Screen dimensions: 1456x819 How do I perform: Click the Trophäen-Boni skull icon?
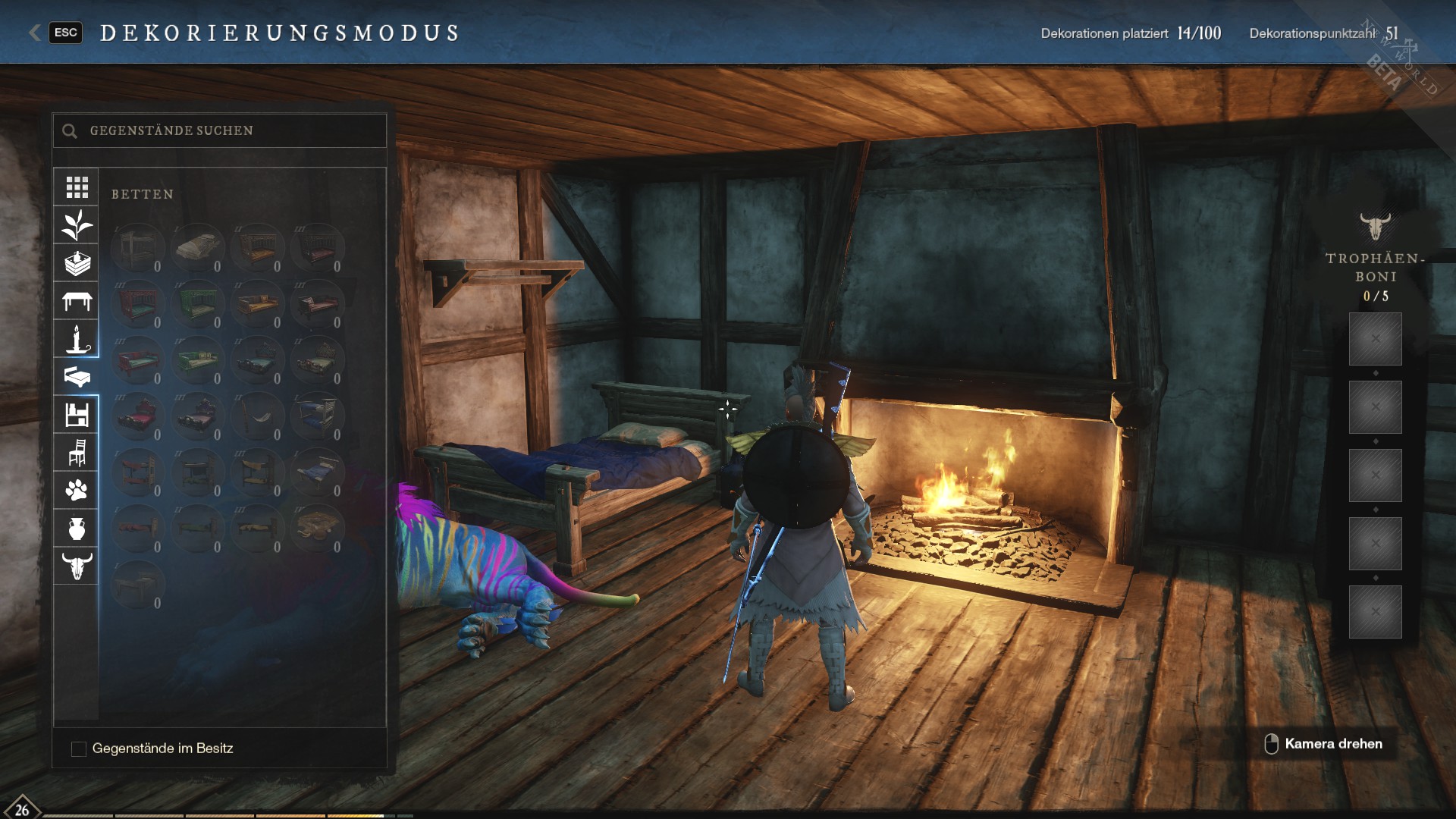click(x=1374, y=226)
